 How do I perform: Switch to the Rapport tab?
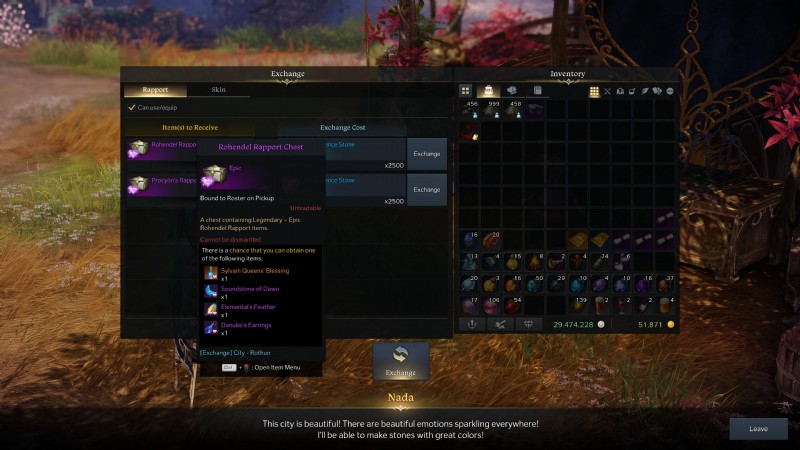pyautogui.click(x=155, y=90)
